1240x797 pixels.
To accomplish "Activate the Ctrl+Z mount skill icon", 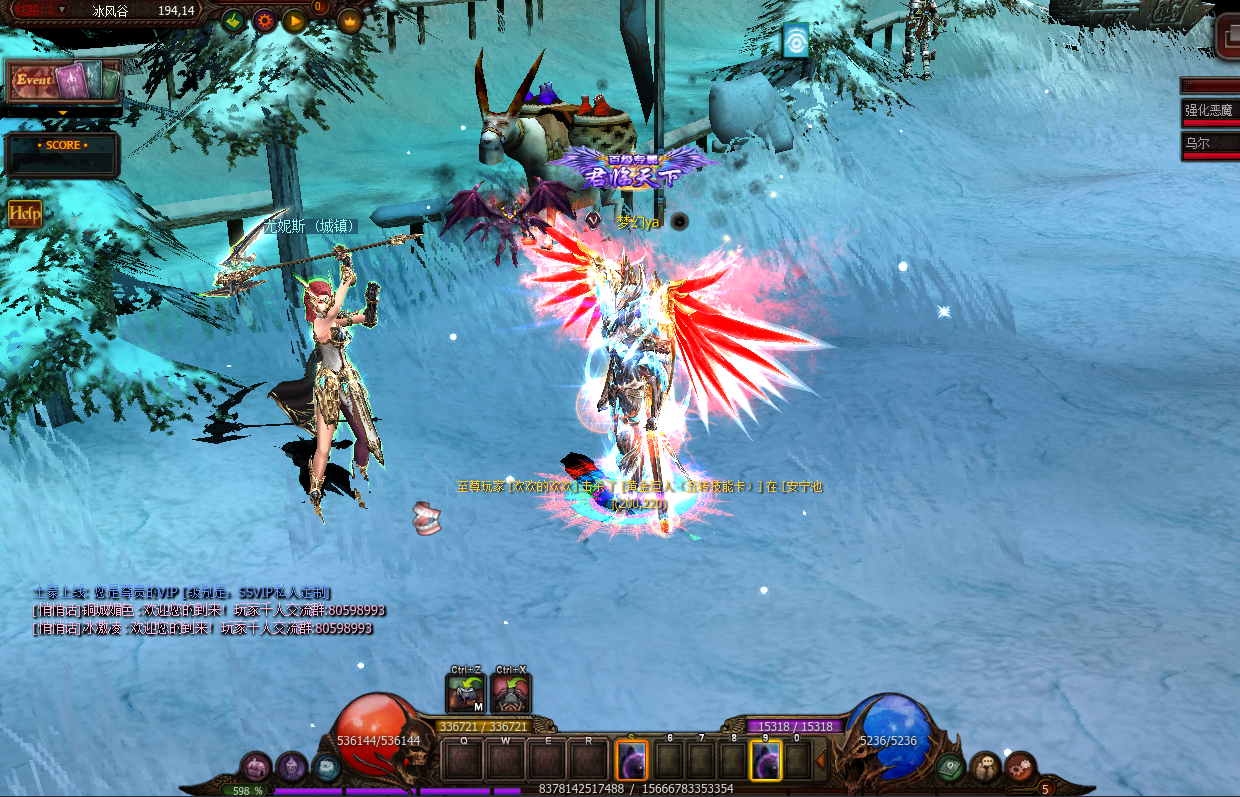I will click(465, 693).
